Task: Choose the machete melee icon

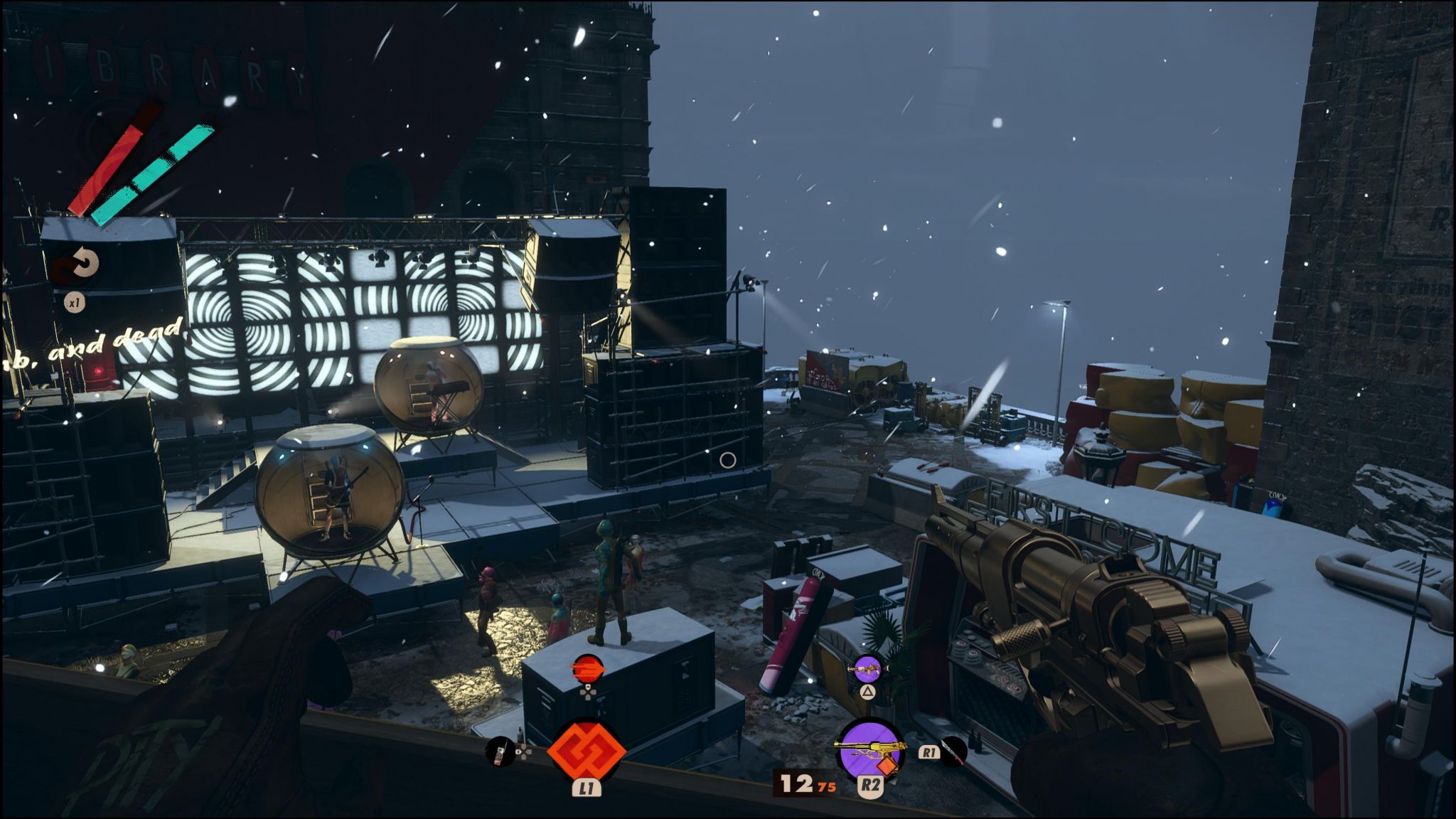Action: coord(953,751)
